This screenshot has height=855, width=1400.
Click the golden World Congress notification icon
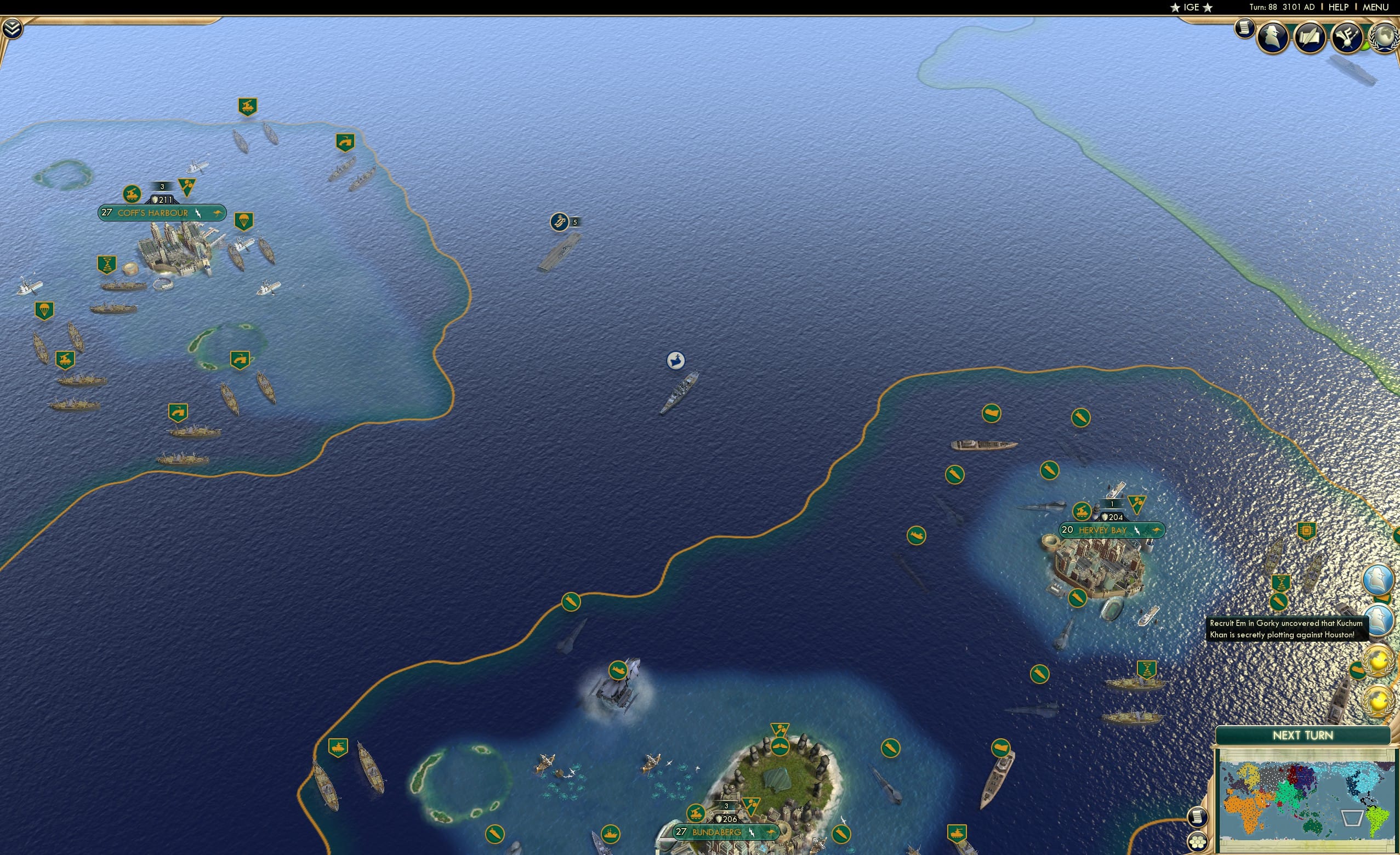(x=1379, y=661)
